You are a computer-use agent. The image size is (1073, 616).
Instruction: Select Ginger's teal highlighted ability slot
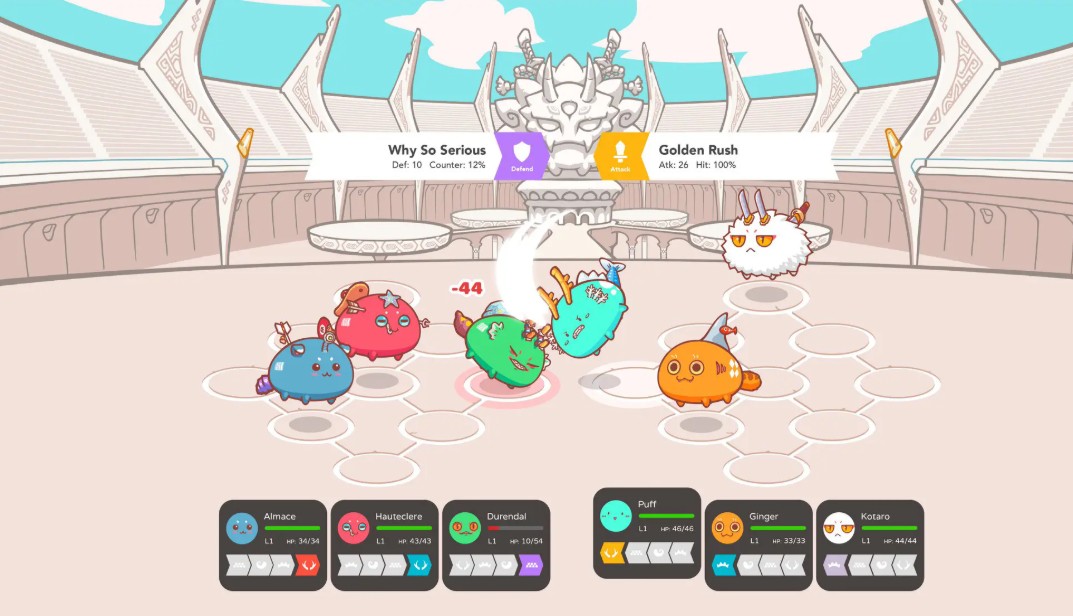coord(724,566)
